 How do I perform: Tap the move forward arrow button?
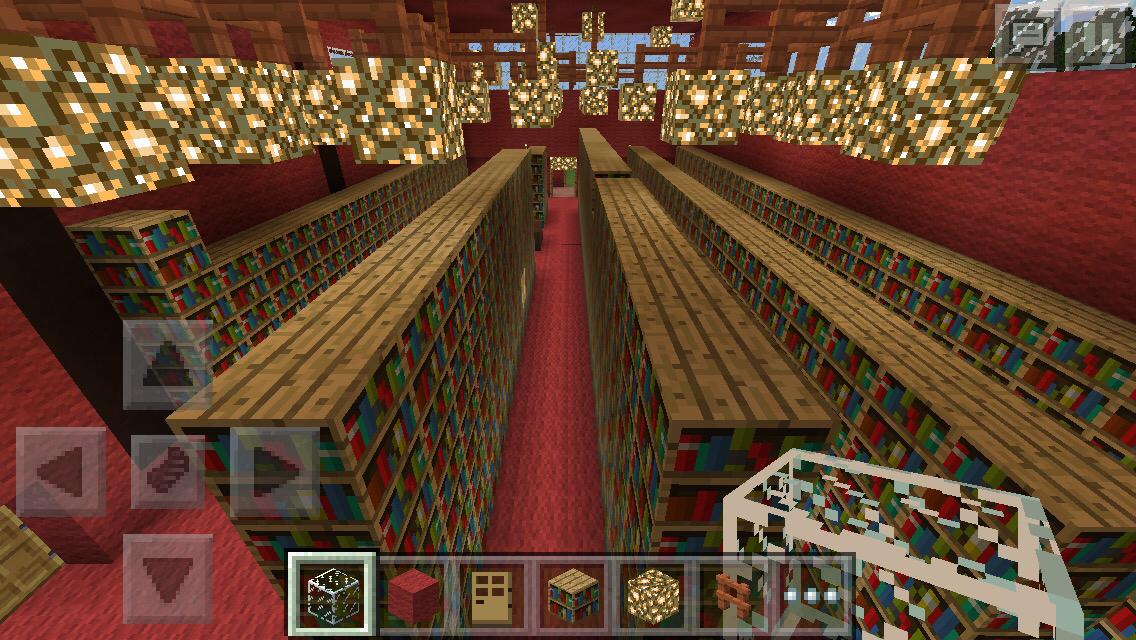pos(167,364)
